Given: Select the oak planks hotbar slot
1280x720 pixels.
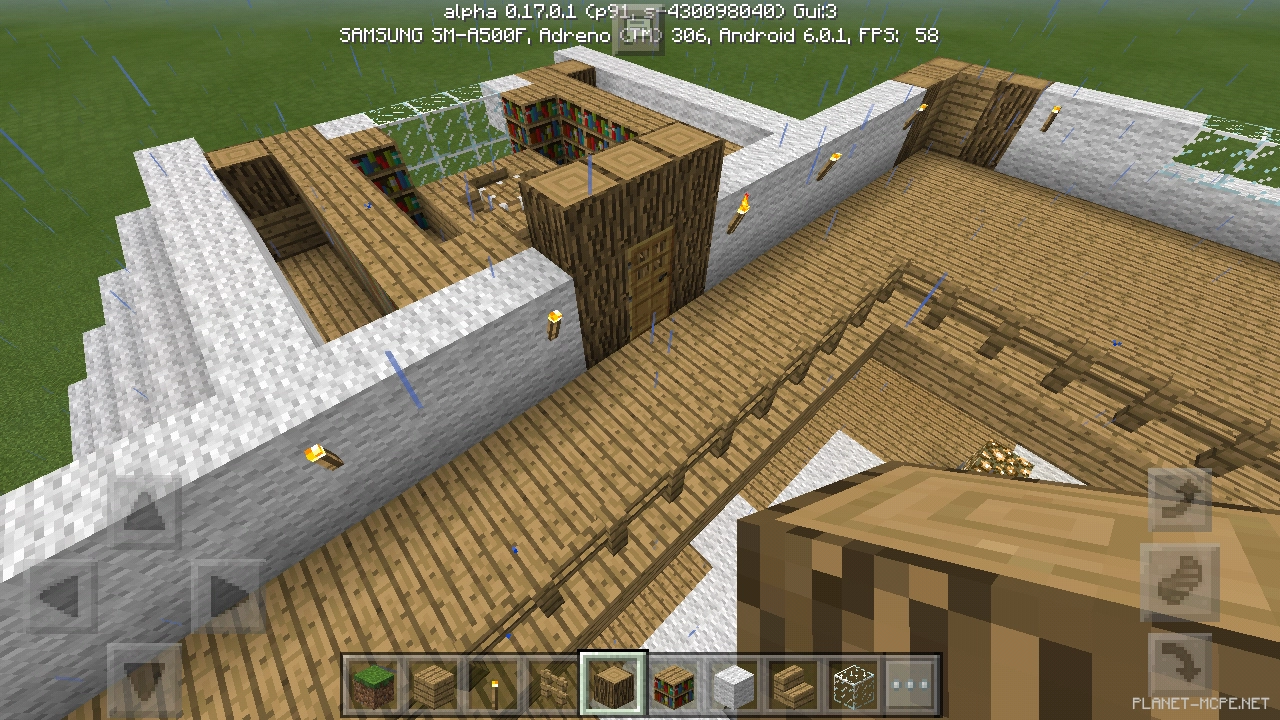Looking at the screenshot, I should pos(433,686).
